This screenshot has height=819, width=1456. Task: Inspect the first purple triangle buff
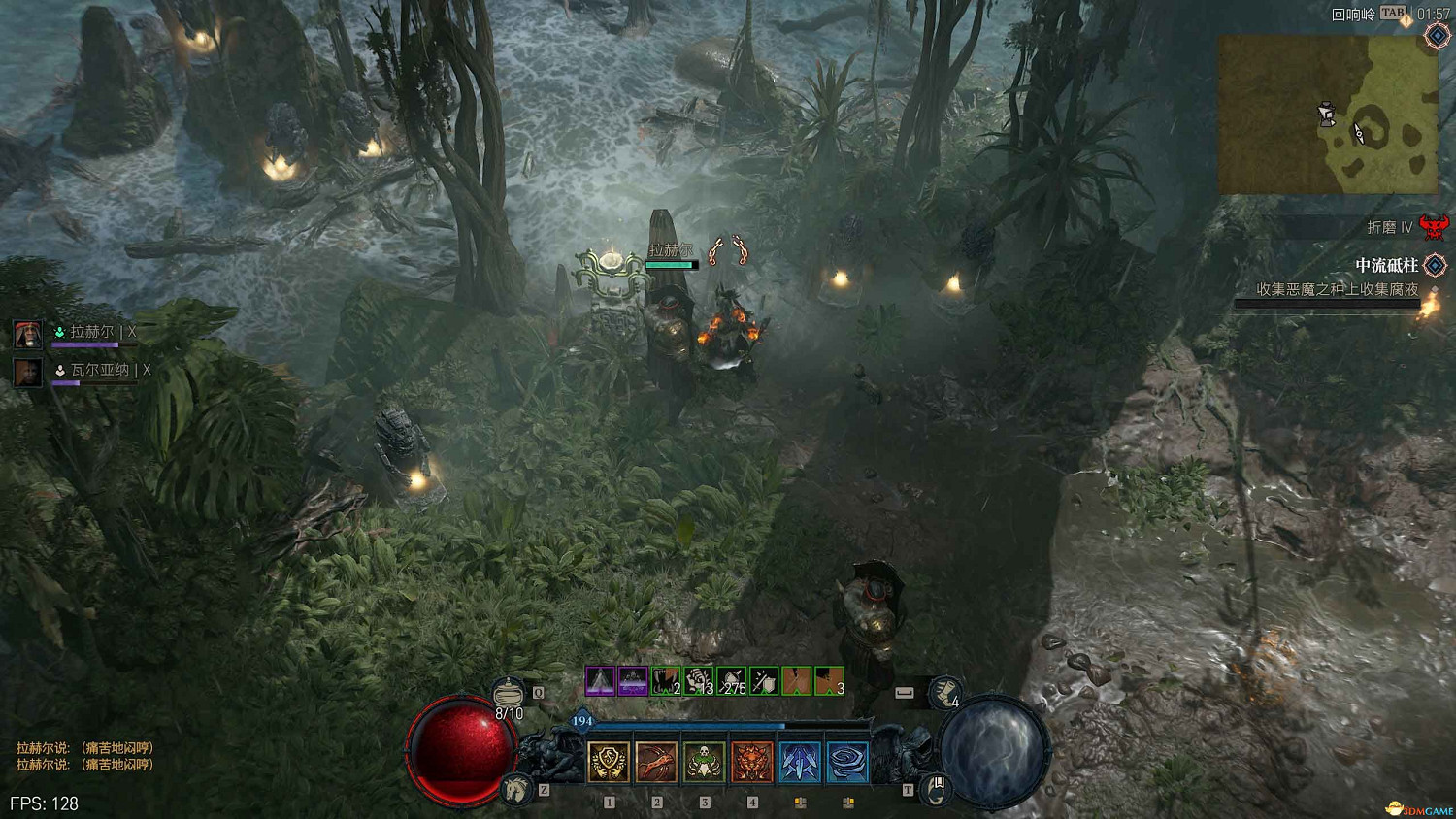600,681
